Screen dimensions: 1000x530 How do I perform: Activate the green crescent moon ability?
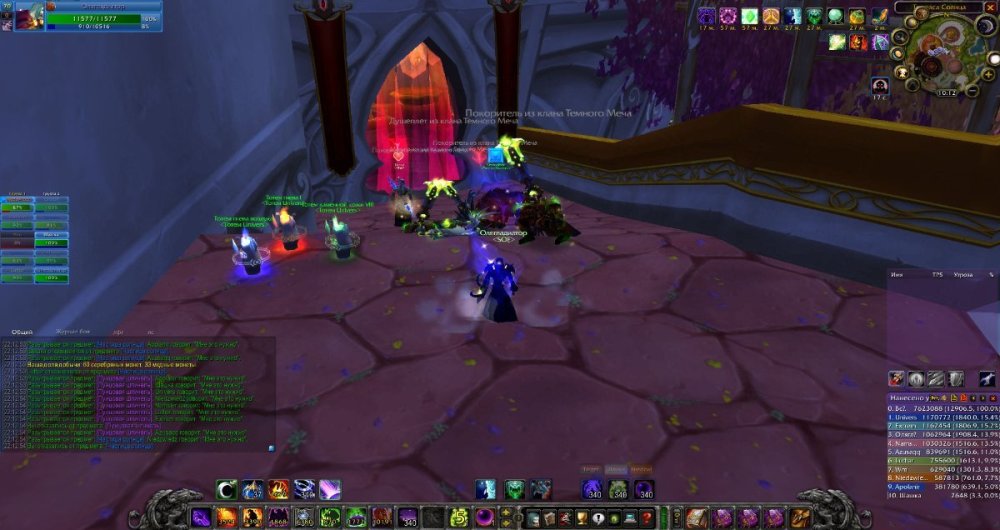(228, 489)
